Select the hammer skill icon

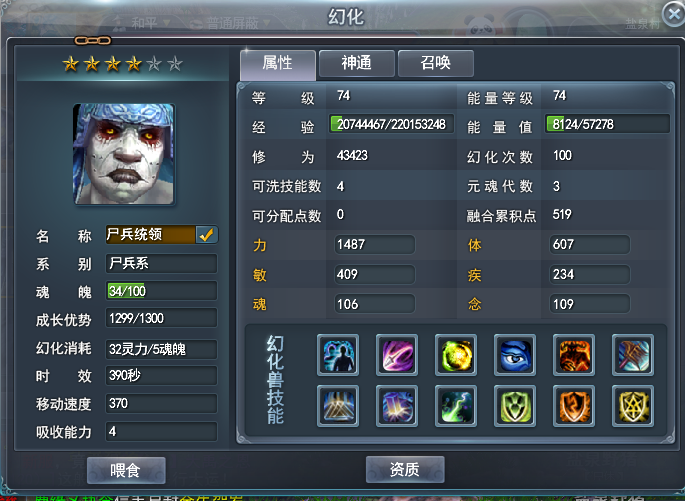[x=632, y=355]
